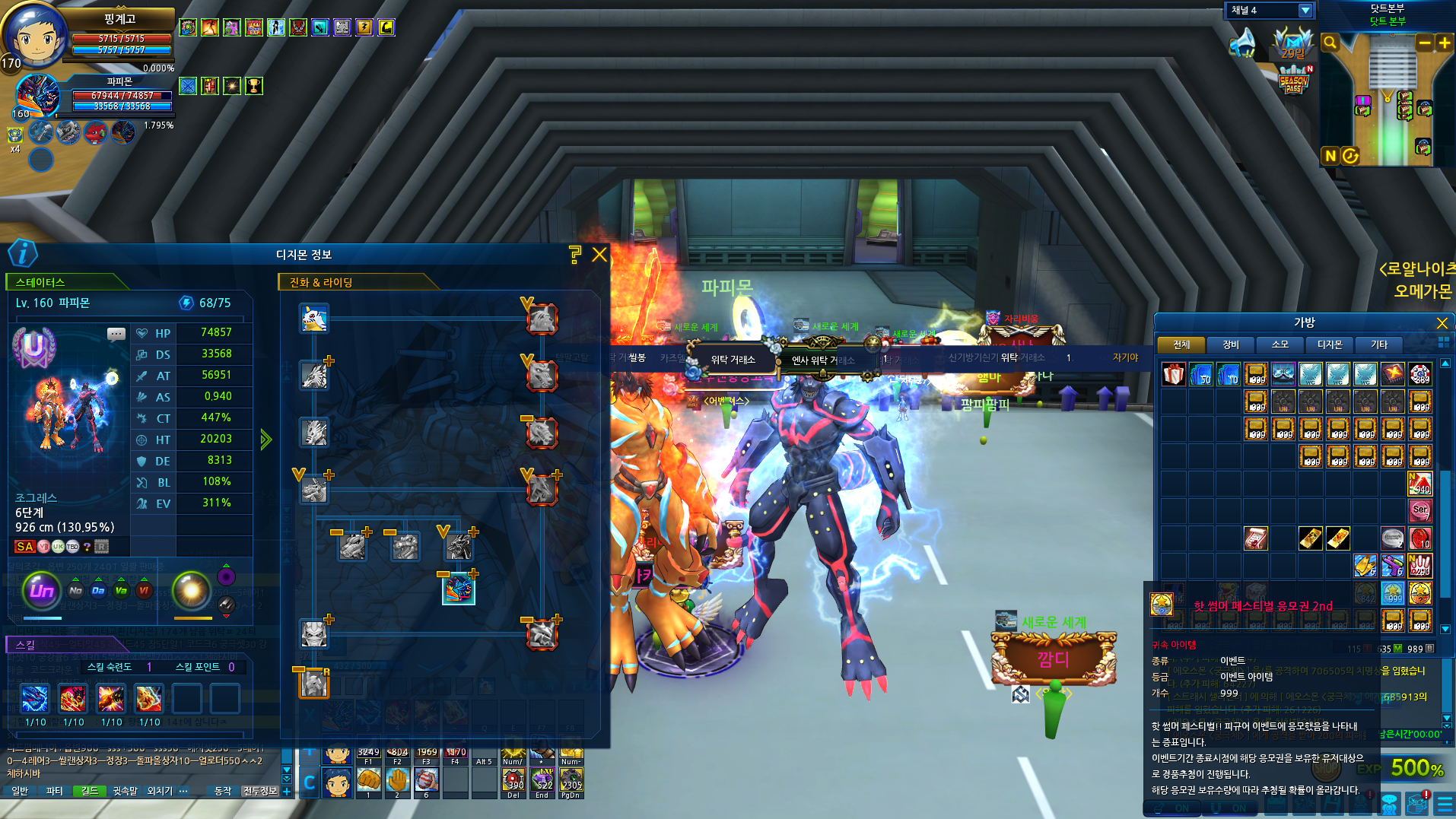Close the 가방 inventory window
Screen dimensions: 1456x819
point(1442,323)
